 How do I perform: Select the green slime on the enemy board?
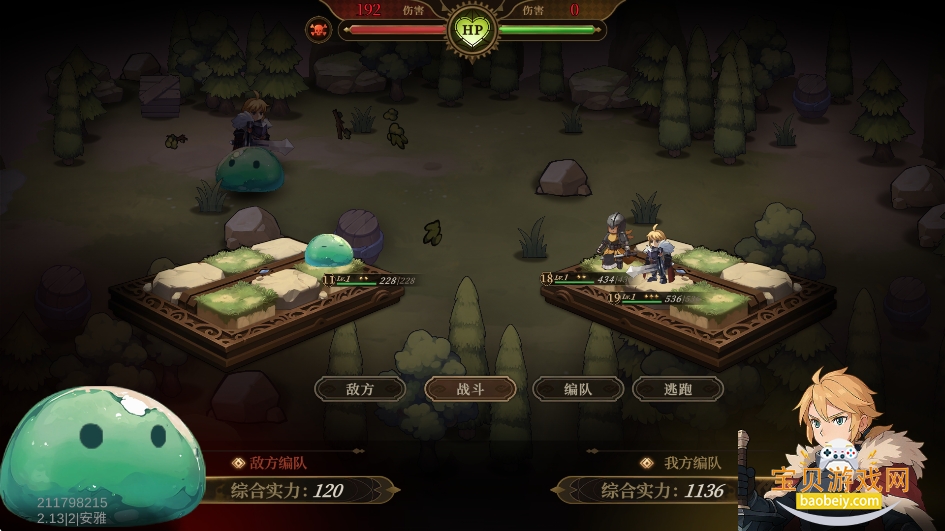(x=327, y=255)
